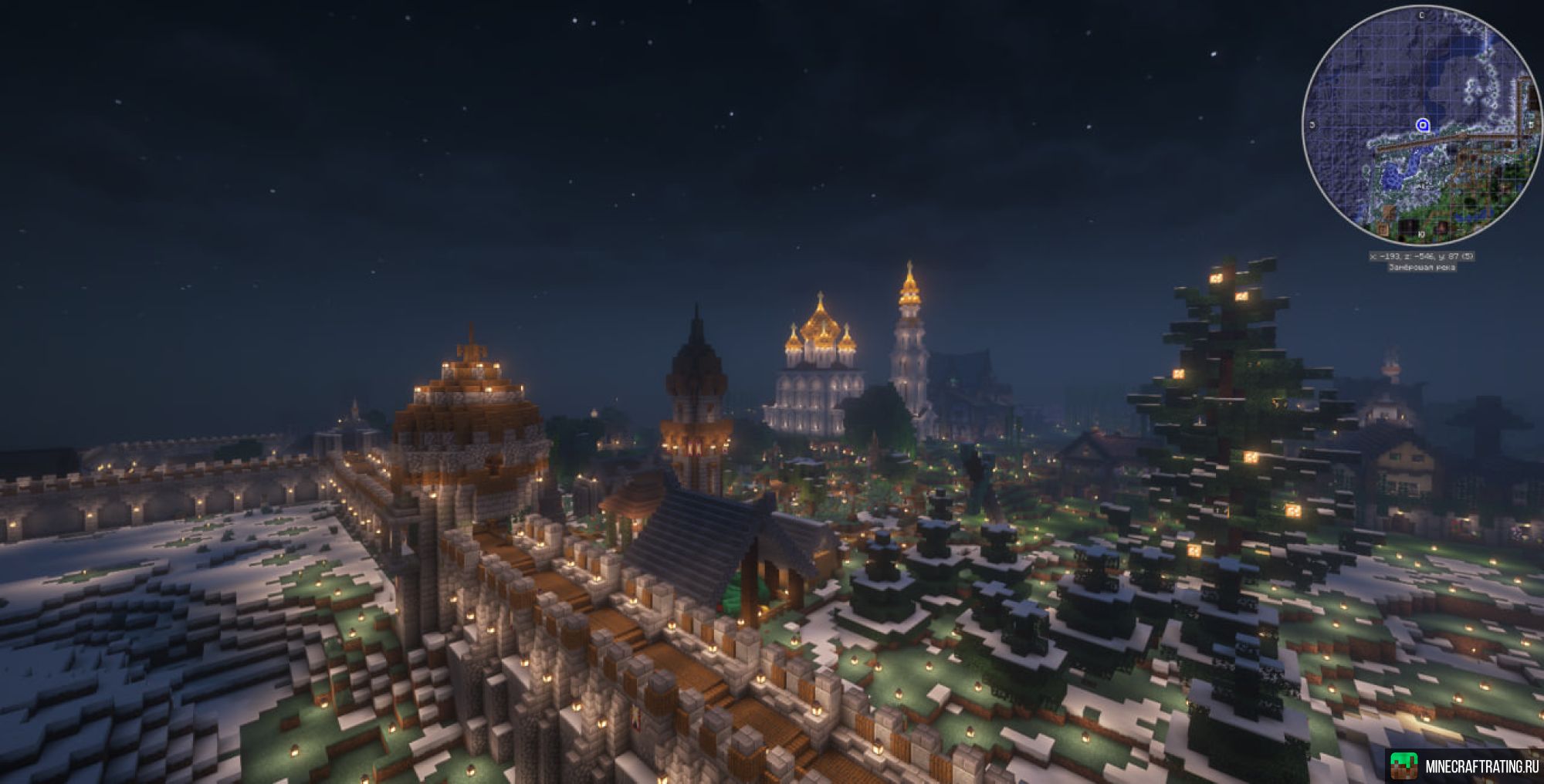Select the player position marker on minimap
The width and height of the screenshot is (1544, 784).
click(x=1423, y=125)
